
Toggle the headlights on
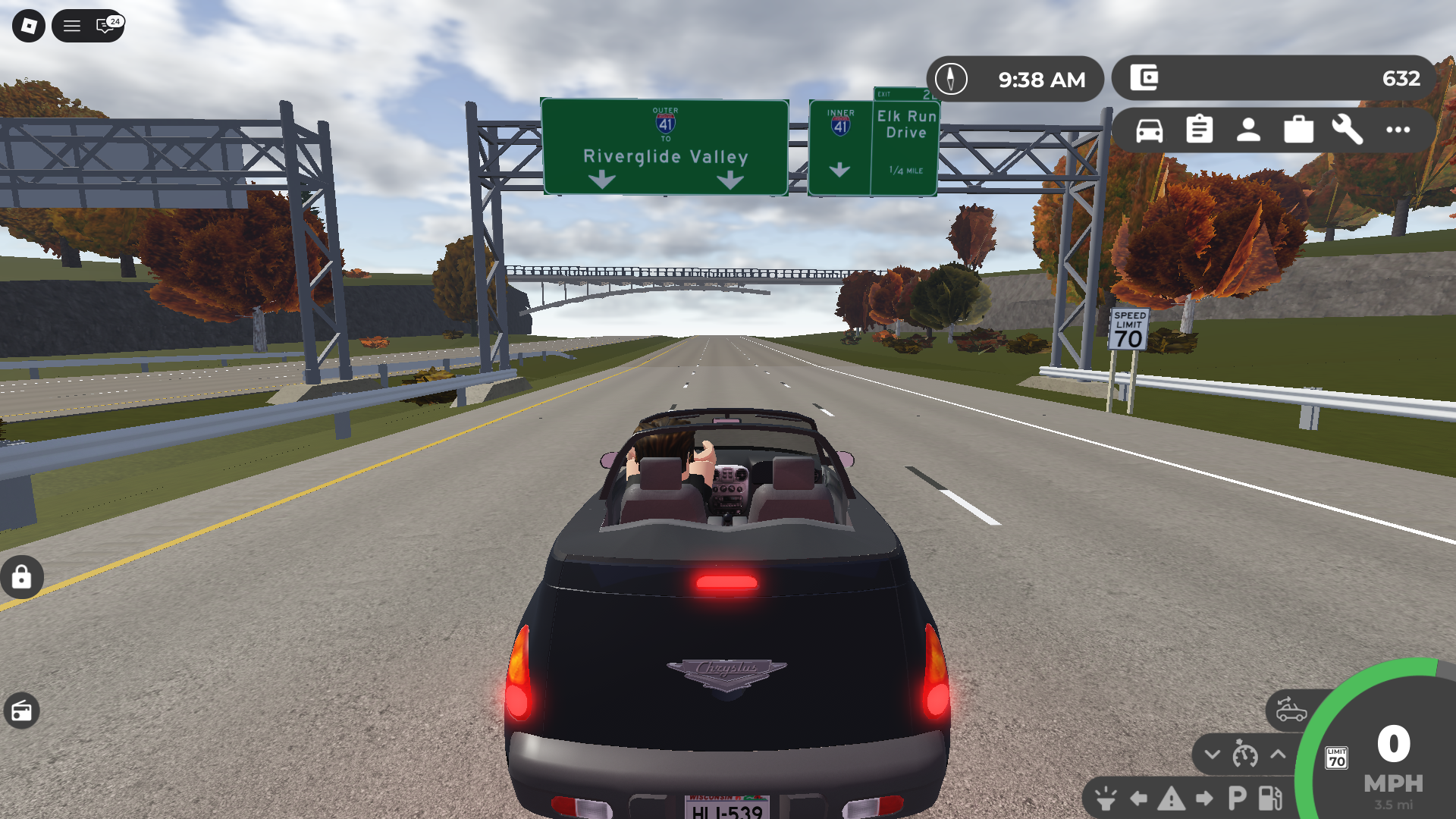1104,798
